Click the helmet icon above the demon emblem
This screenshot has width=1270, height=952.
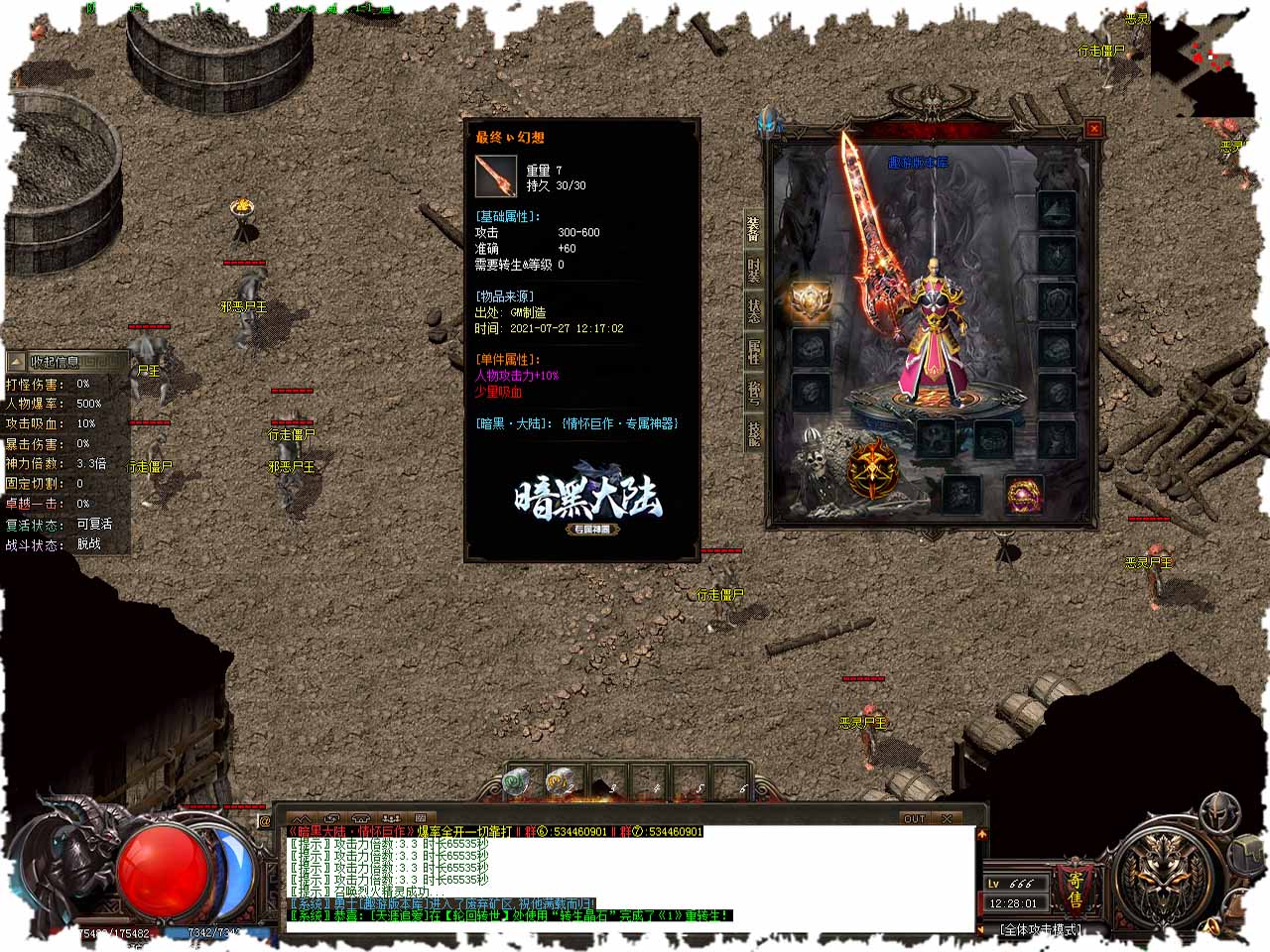tap(1219, 813)
